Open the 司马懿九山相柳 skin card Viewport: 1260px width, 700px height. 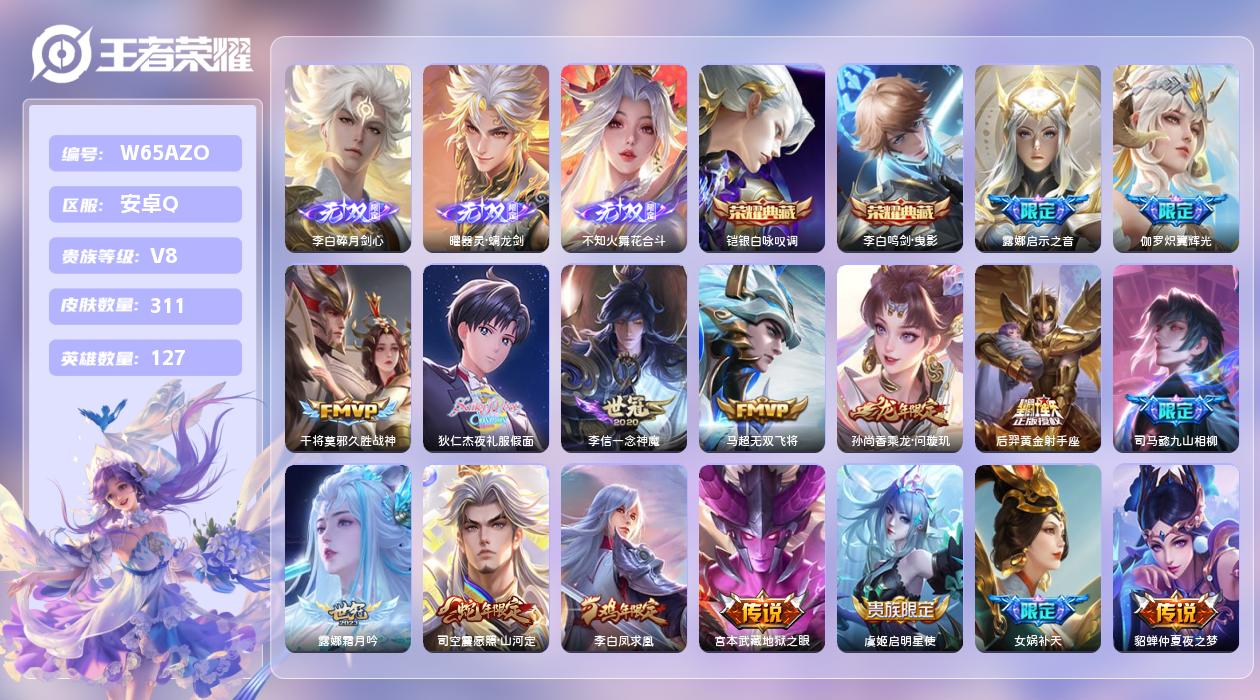click(1175, 358)
